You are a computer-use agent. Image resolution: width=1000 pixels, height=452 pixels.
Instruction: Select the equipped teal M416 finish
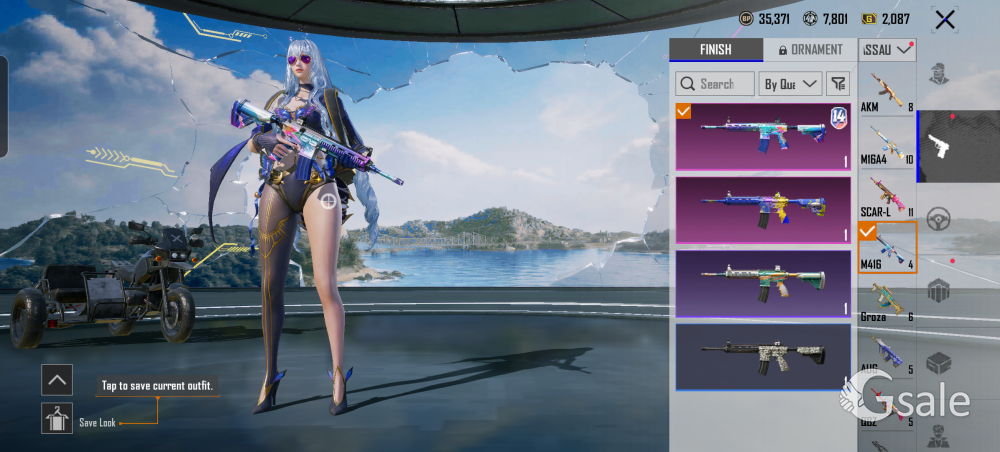coord(763,137)
